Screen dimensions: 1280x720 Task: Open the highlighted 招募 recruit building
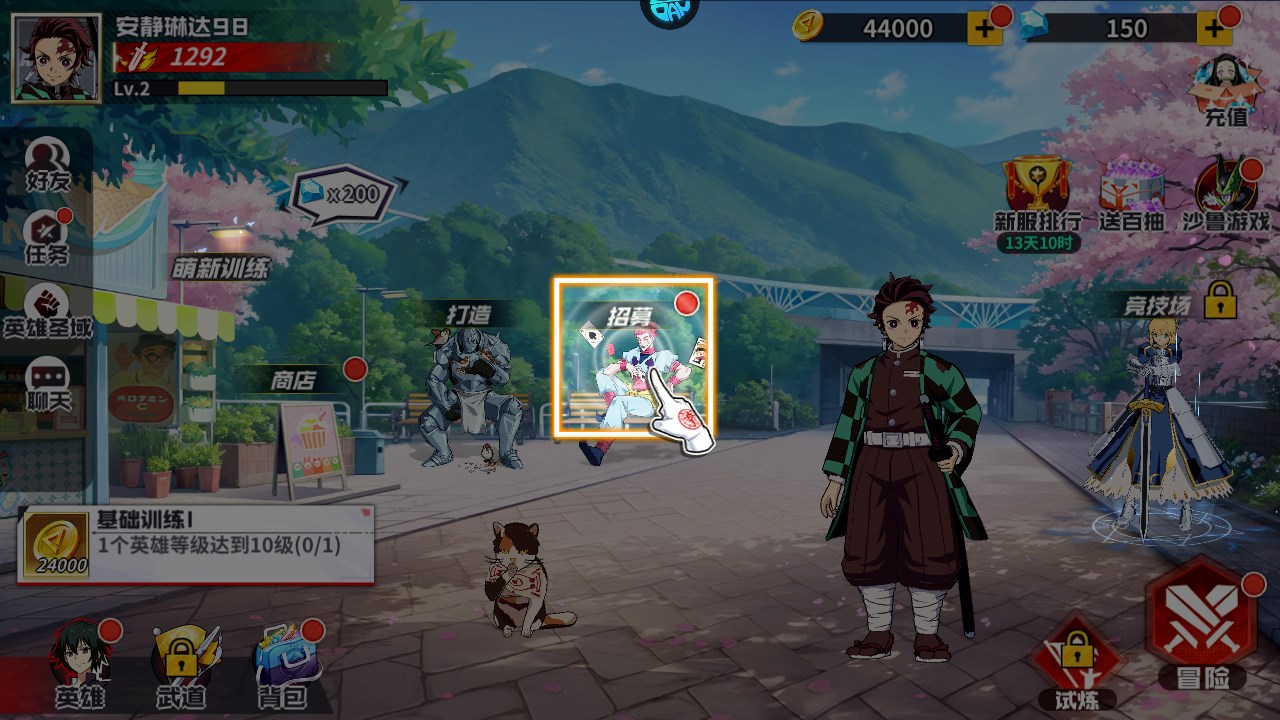(x=633, y=358)
